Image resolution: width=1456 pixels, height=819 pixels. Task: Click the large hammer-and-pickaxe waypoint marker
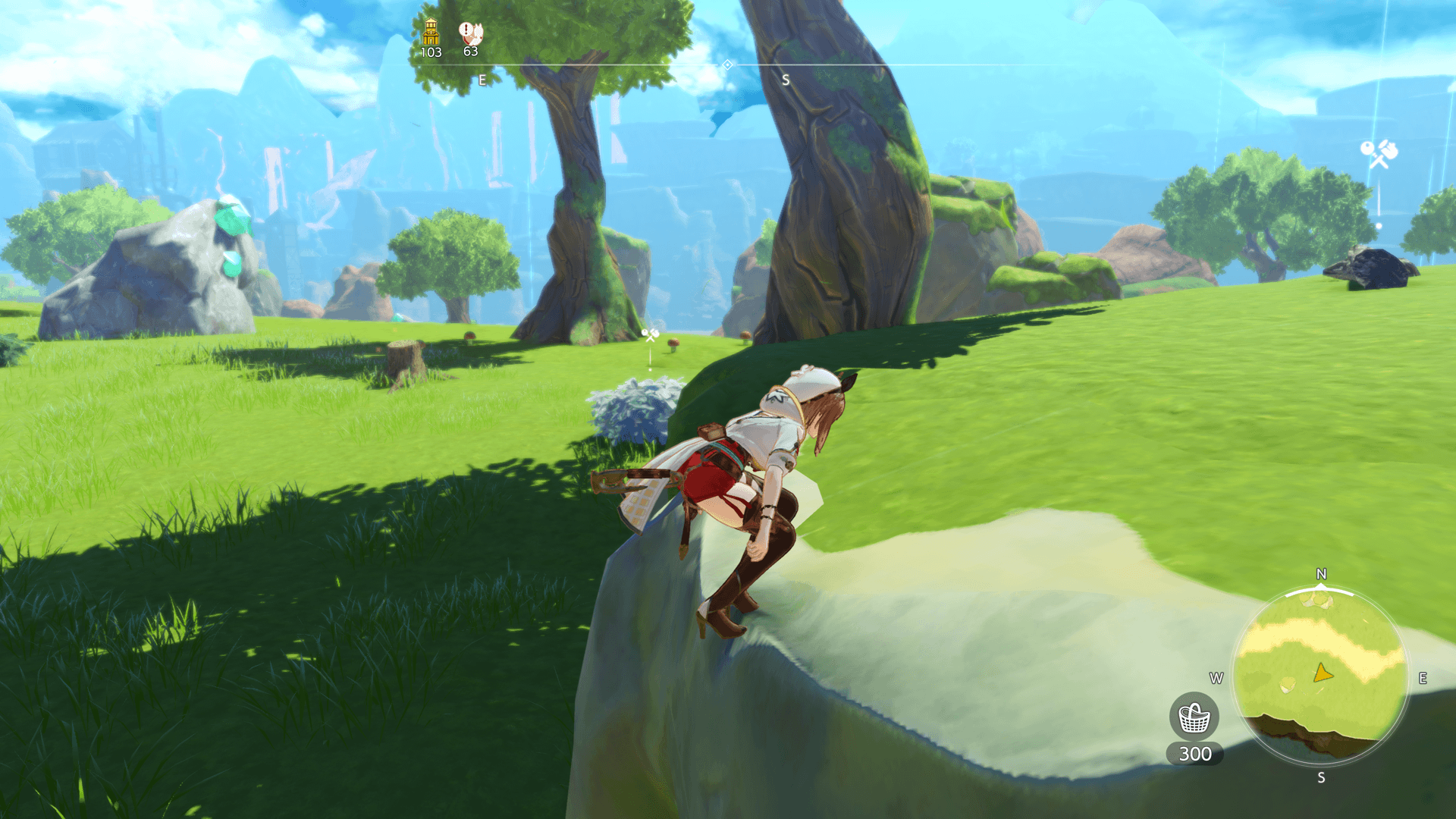pyautogui.click(x=1378, y=154)
